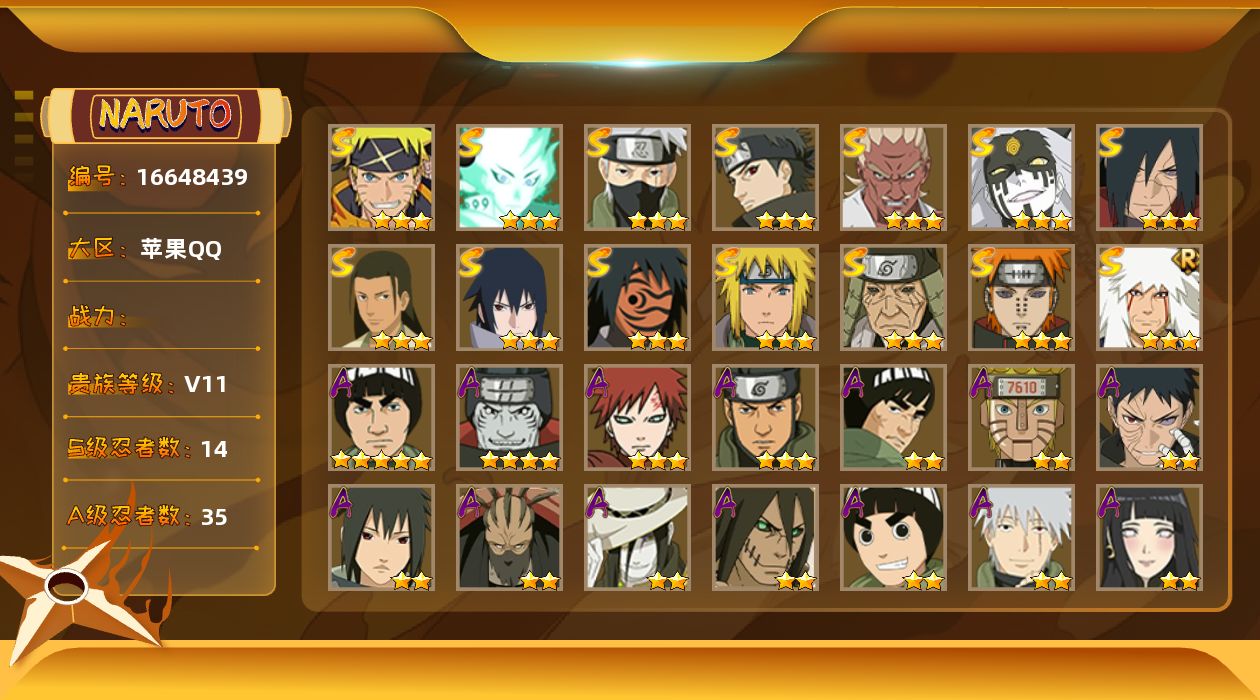1260x700 pixels.
Task: Choose the long-haired Hashirama portrait
Action: click(381, 298)
